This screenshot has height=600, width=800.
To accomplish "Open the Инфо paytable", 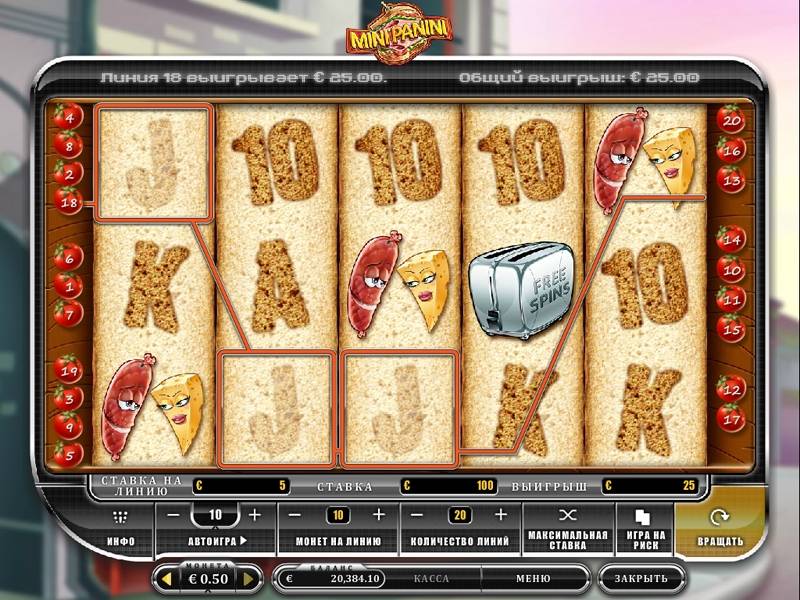I will 121,527.
